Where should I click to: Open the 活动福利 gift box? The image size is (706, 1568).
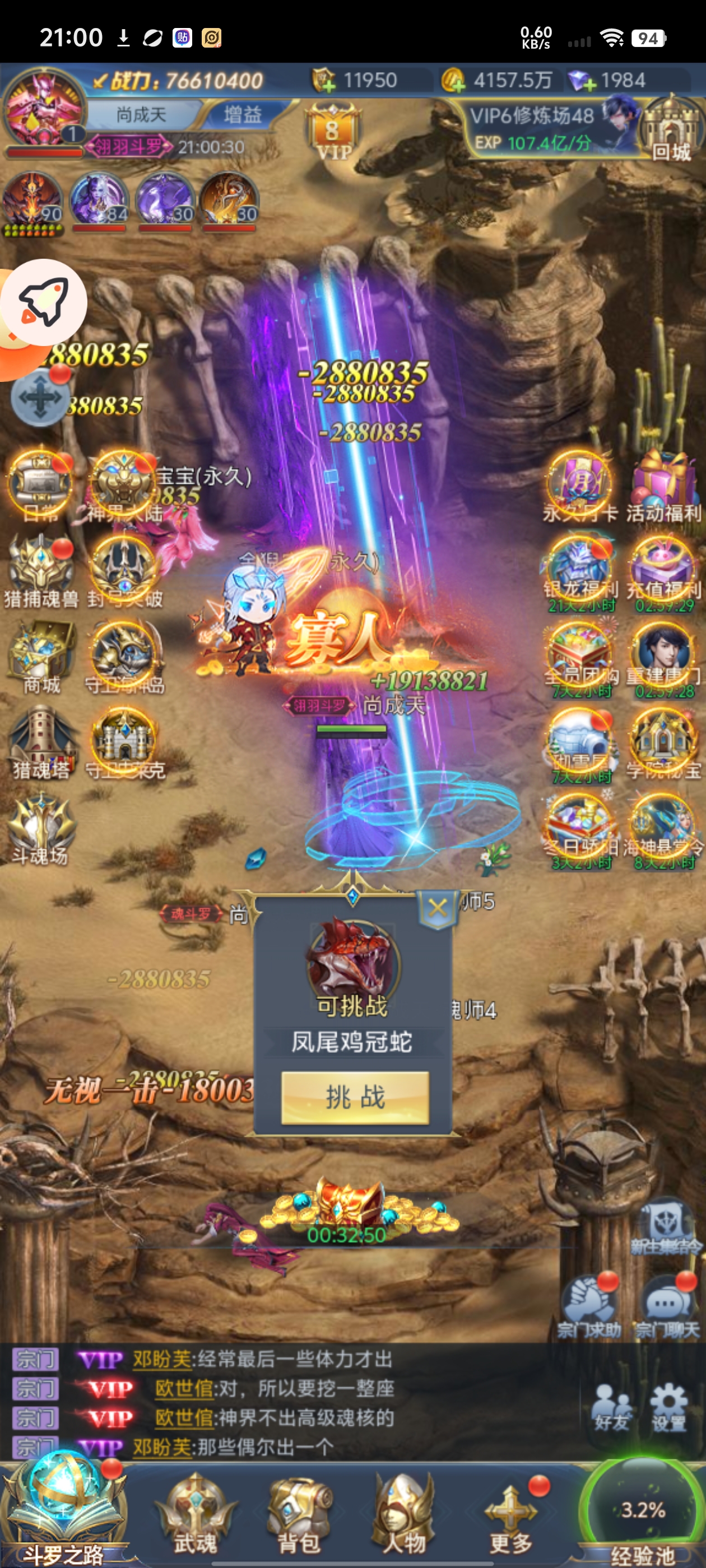[663, 485]
